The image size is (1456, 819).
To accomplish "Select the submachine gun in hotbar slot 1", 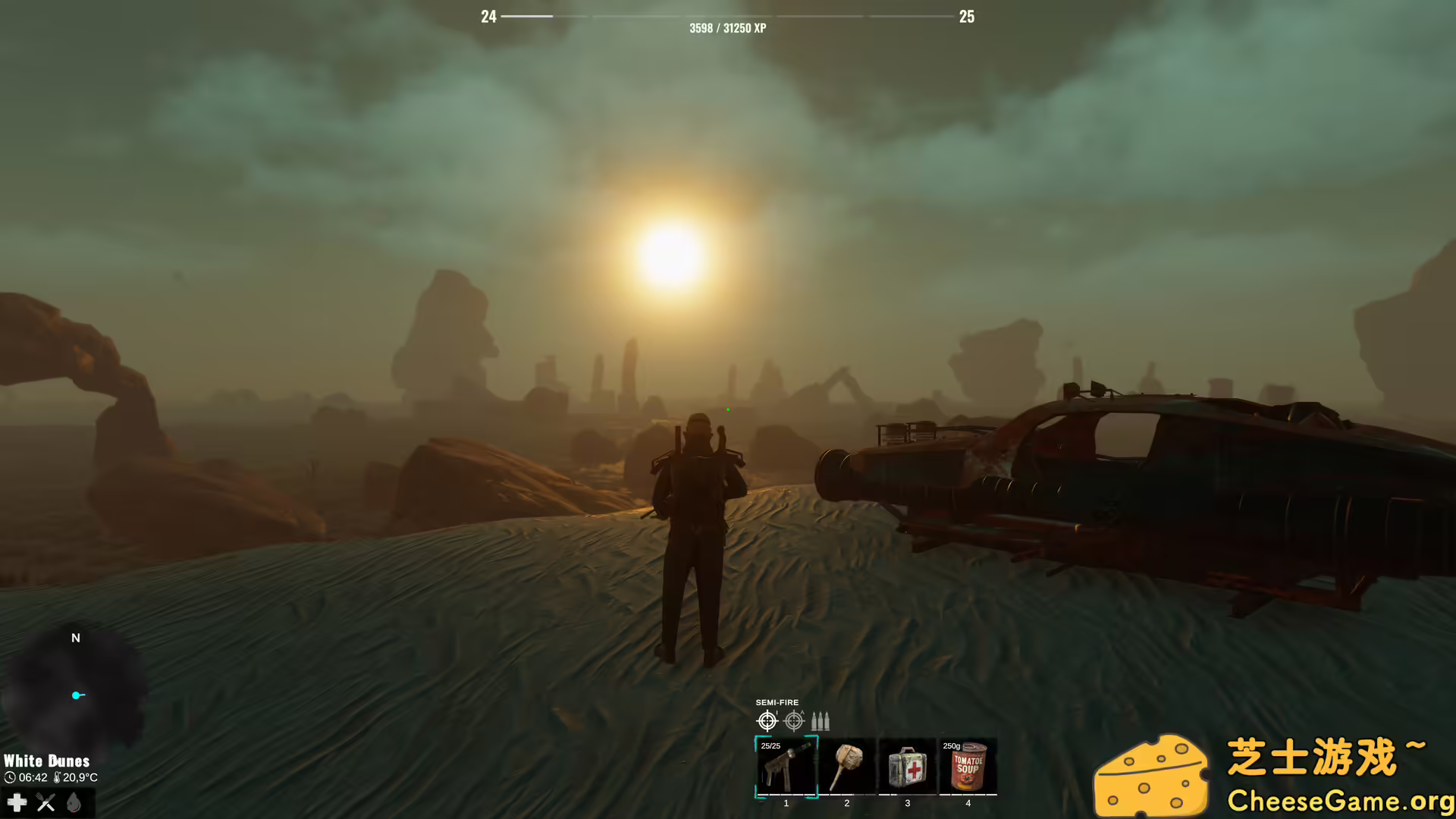I will coord(786,767).
